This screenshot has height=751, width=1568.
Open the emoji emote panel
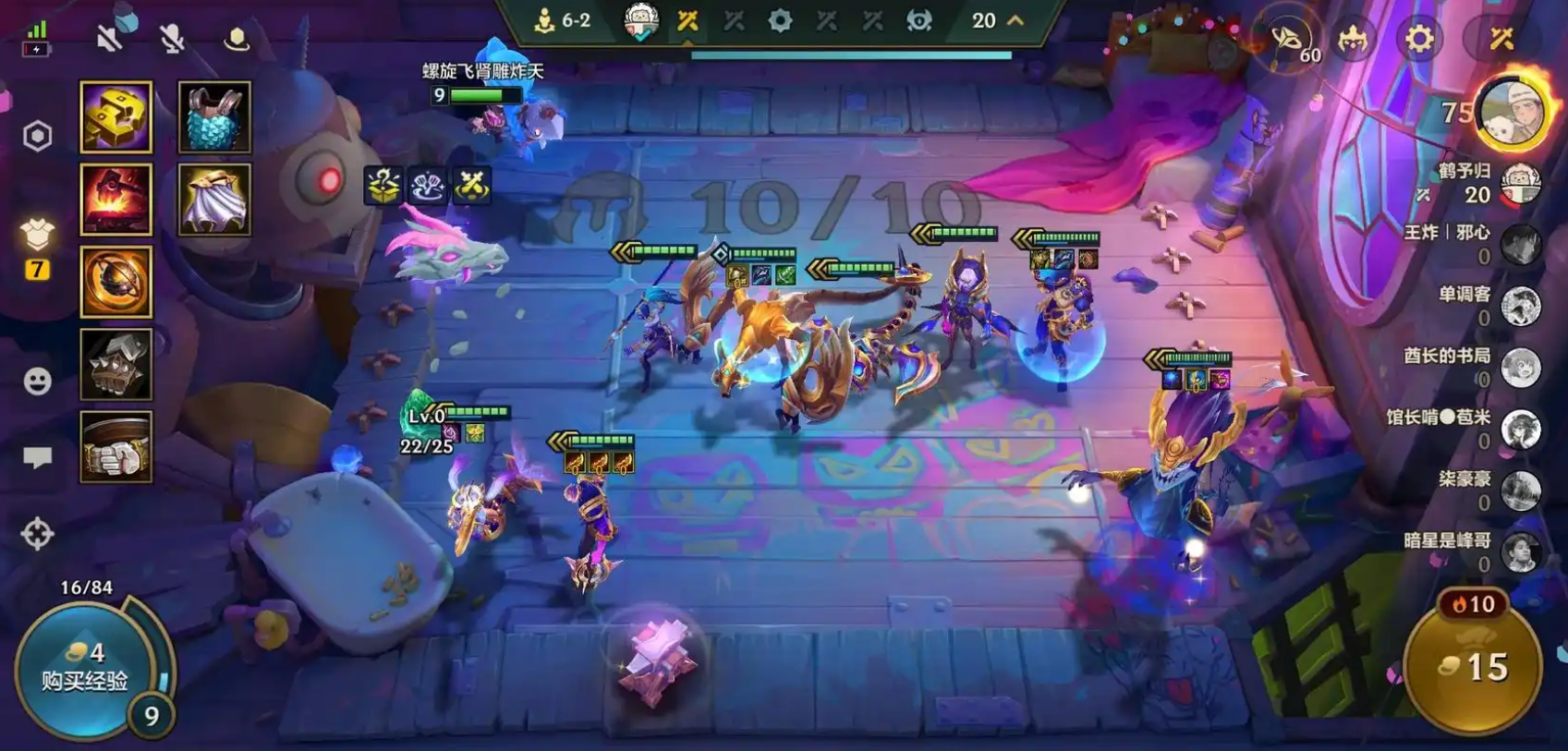pyautogui.click(x=37, y=381)
